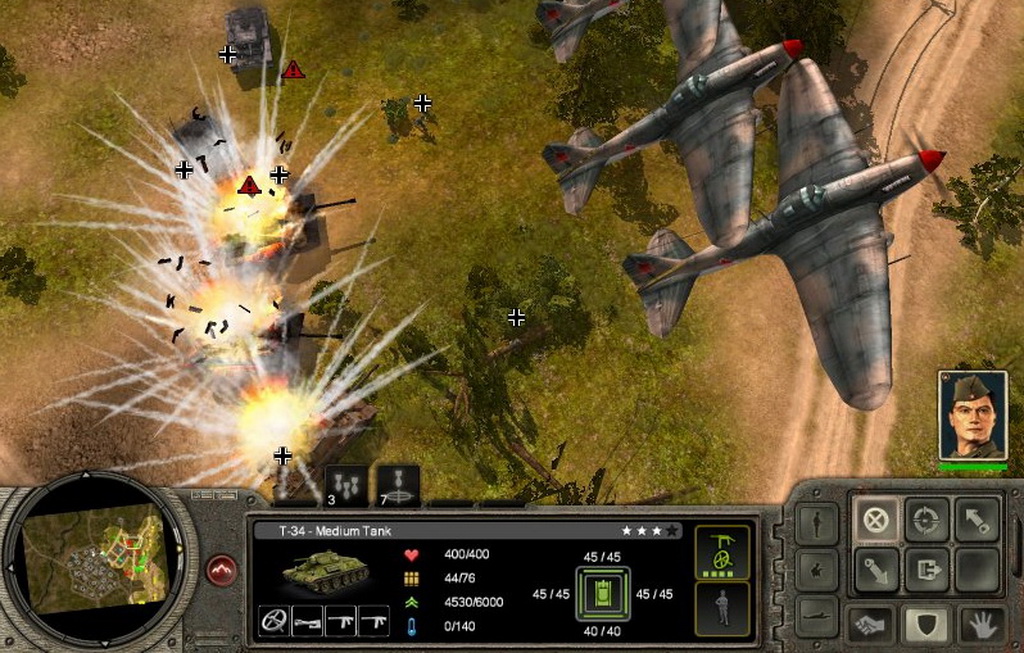Set the open hand hold-fire mode
This screenshot has width=1024, height=653.
click(982, 625)
